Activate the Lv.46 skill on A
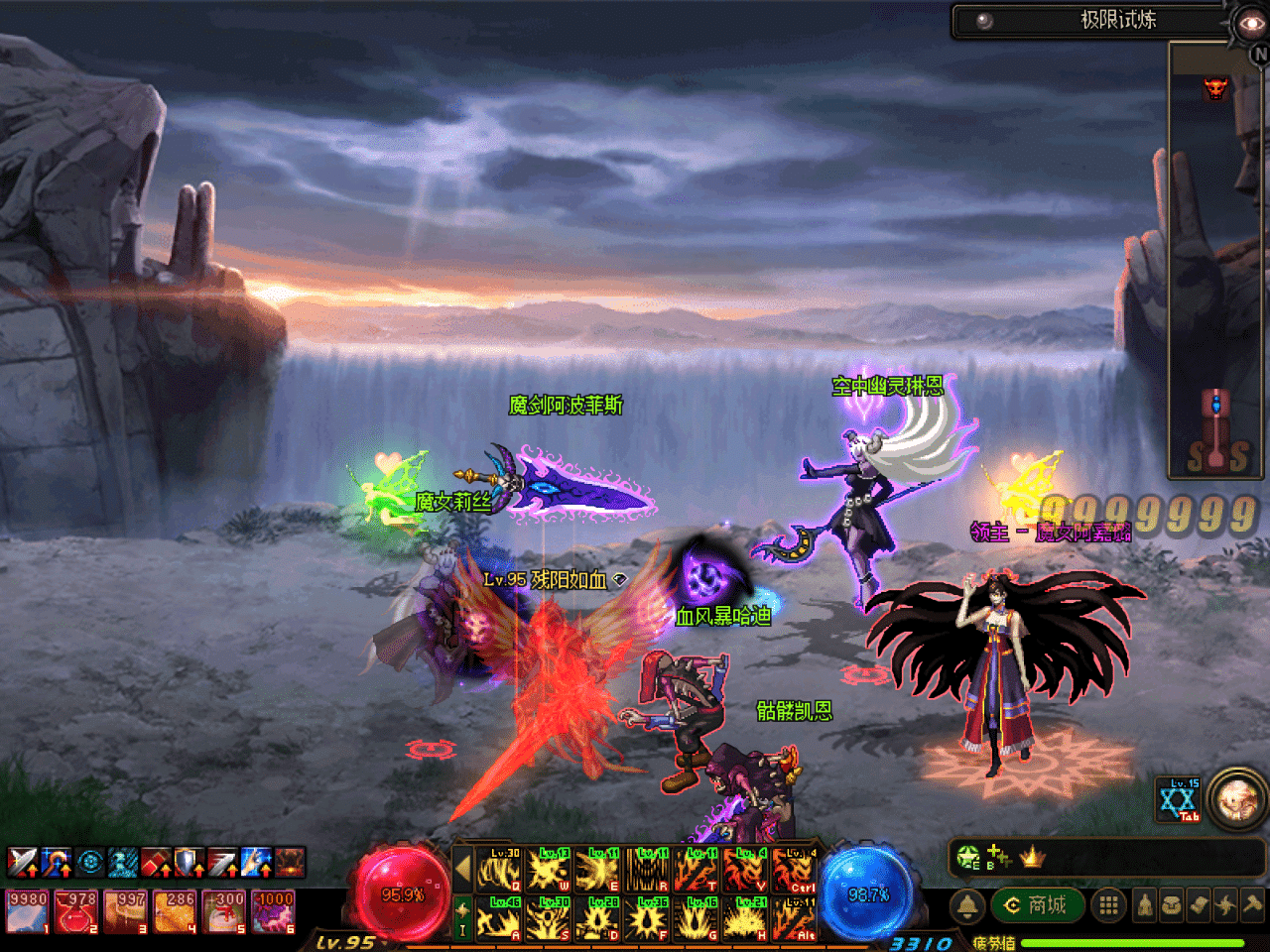1270x952 pixels. (500, 918)
